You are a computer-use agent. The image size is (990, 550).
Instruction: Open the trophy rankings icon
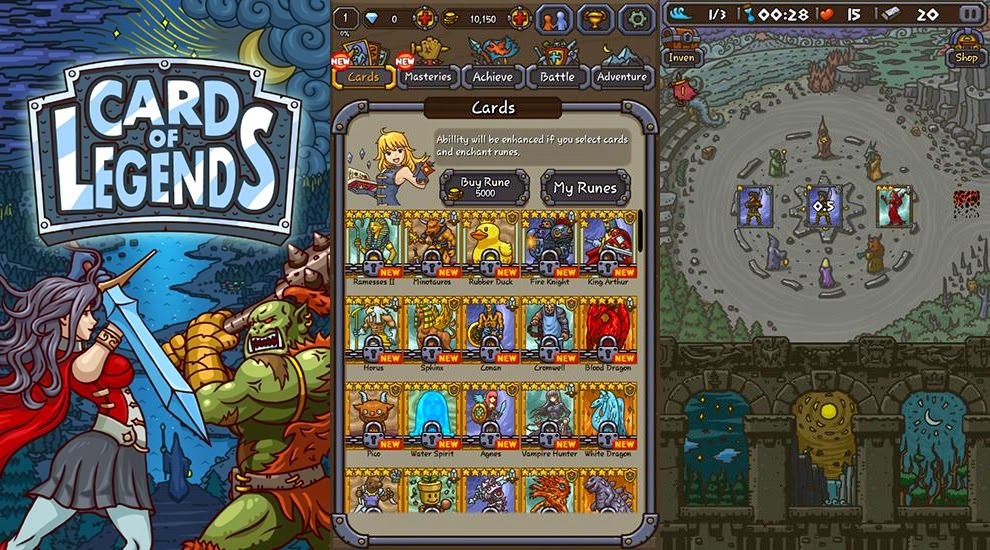[596, 18]
